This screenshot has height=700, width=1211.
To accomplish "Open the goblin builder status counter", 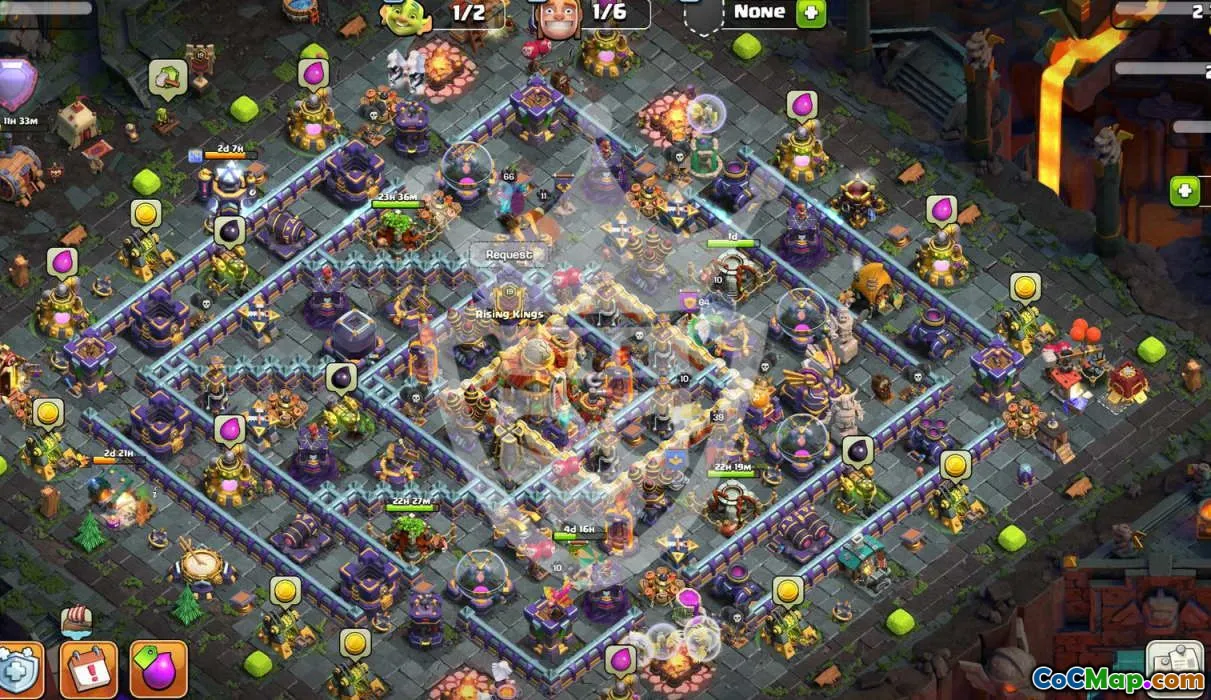I will 440,14.
